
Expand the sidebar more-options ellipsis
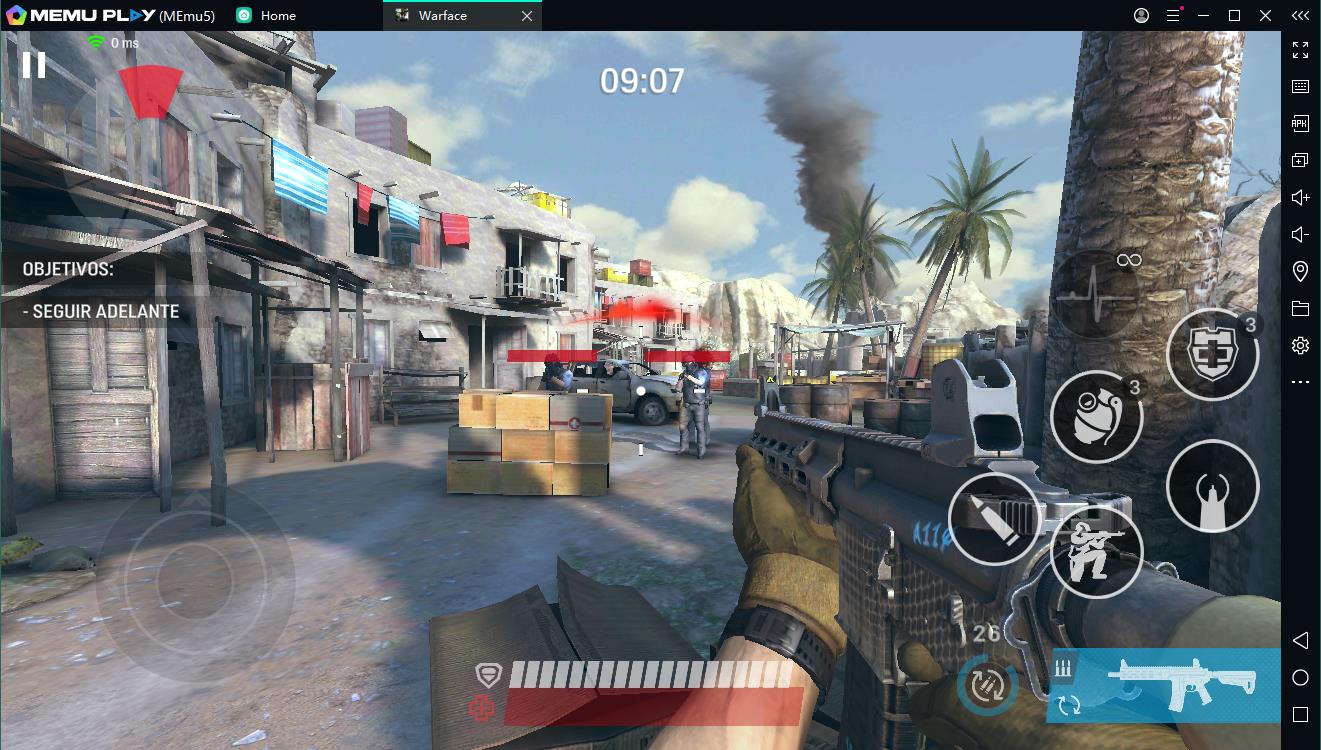(1301, 380)
